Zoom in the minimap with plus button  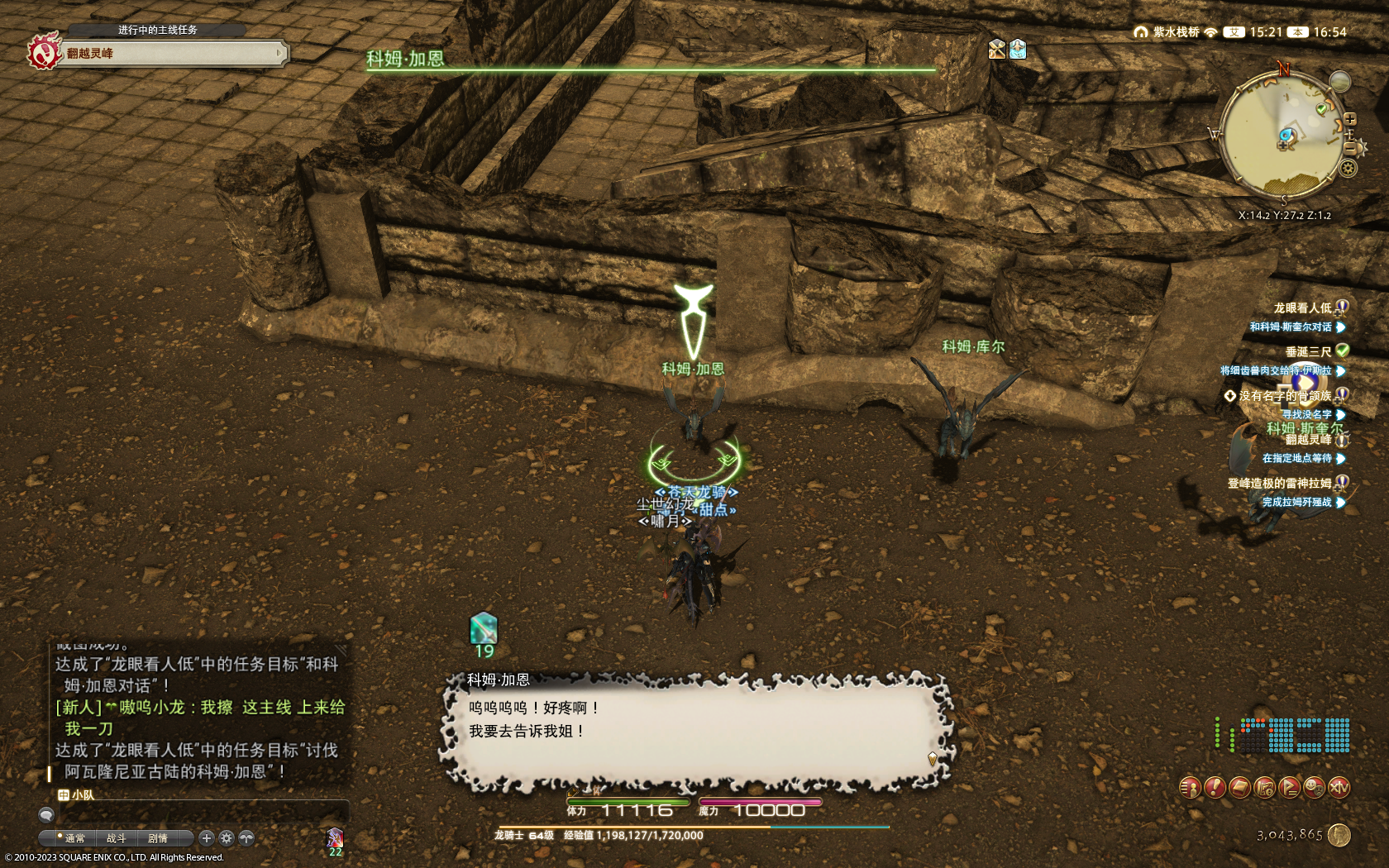[x=1349, y=119]
